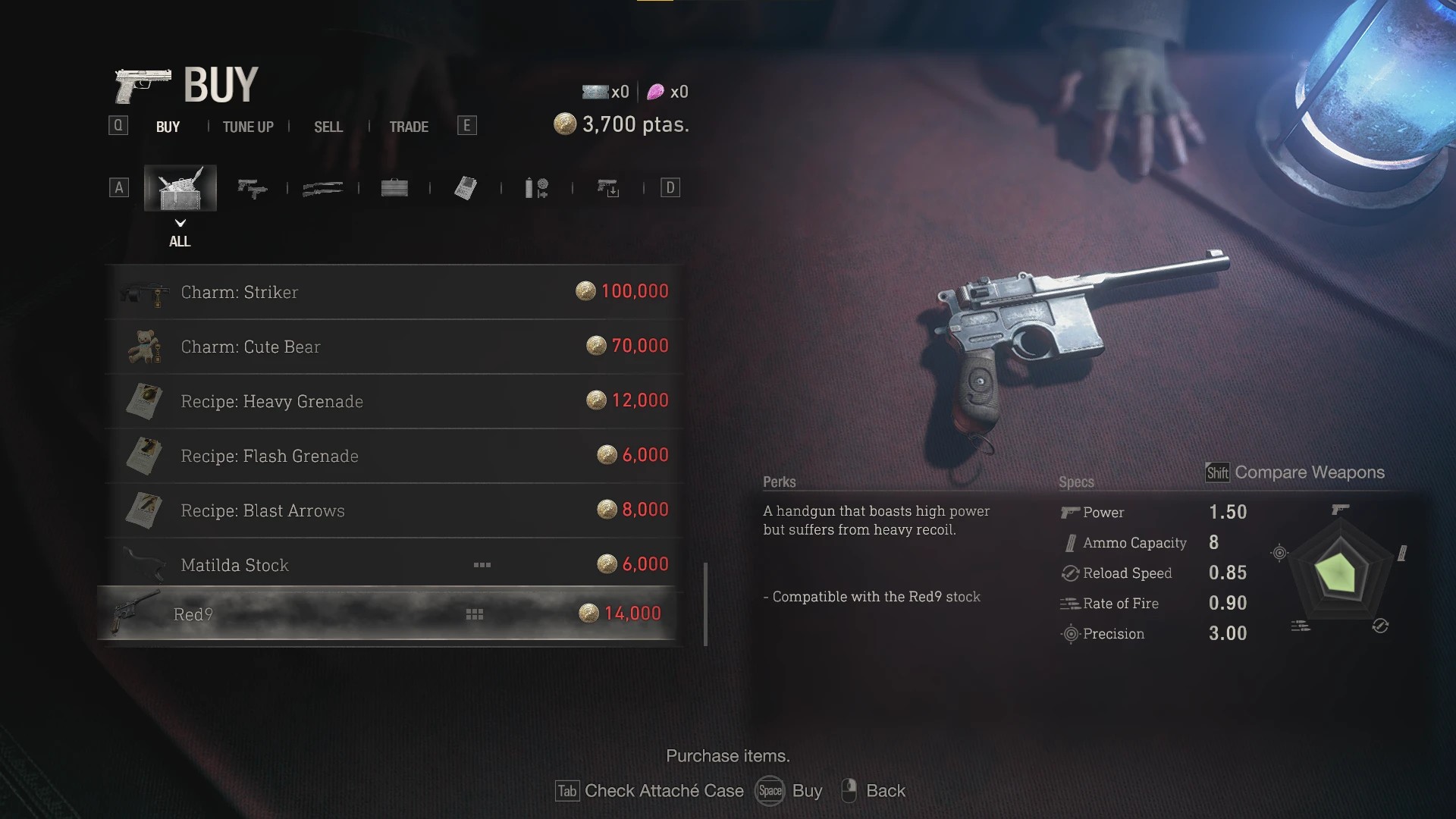The image size is (1456, 819).
Task: Select Charm: Striker in the list
Action: (x=394, y=292)
